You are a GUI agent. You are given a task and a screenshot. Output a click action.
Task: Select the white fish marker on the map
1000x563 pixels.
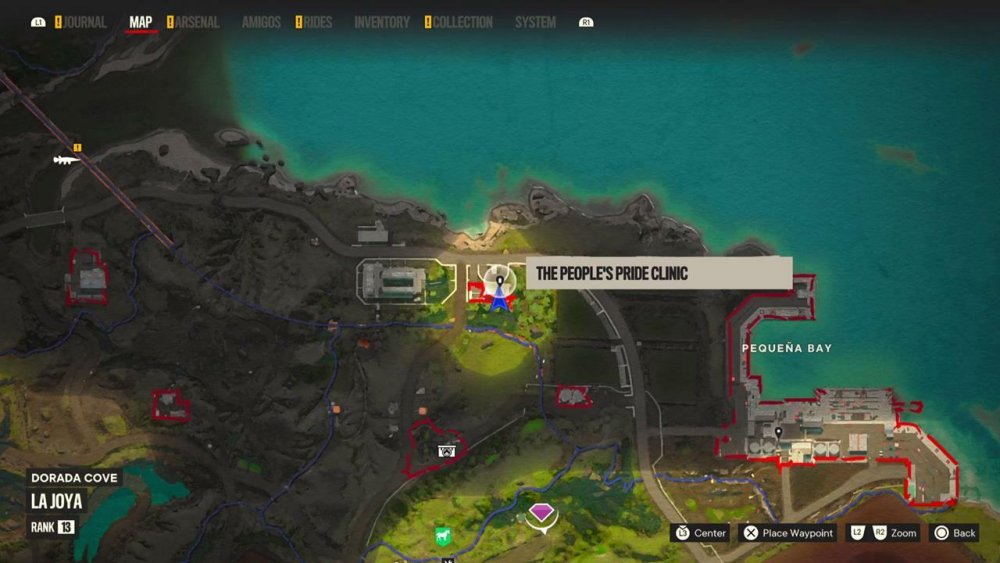click(67, 159)
